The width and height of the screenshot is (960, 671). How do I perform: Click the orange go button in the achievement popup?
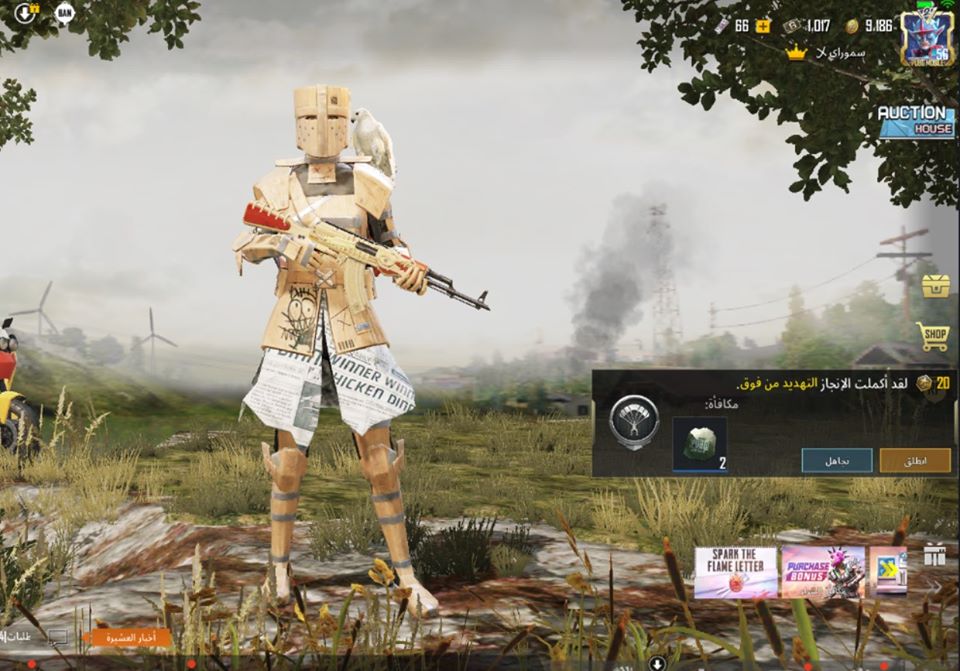point(915,460)
